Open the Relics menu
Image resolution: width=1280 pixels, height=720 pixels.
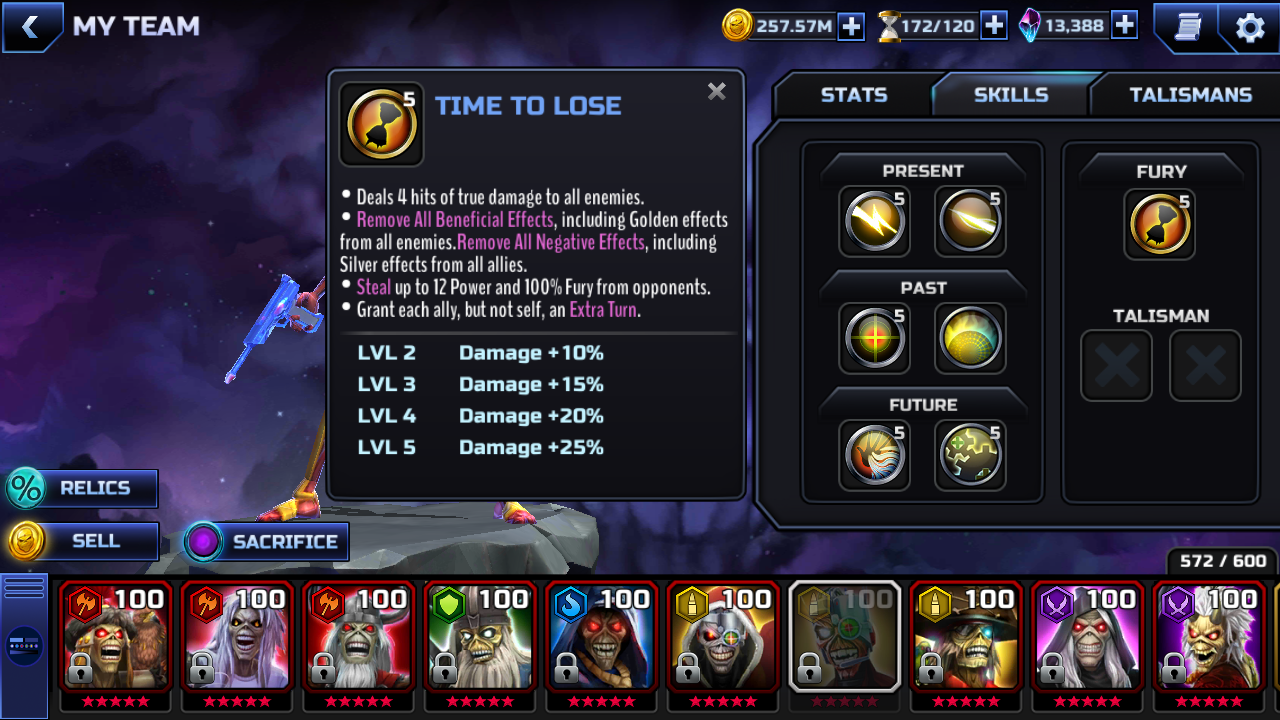pos(82,488)
